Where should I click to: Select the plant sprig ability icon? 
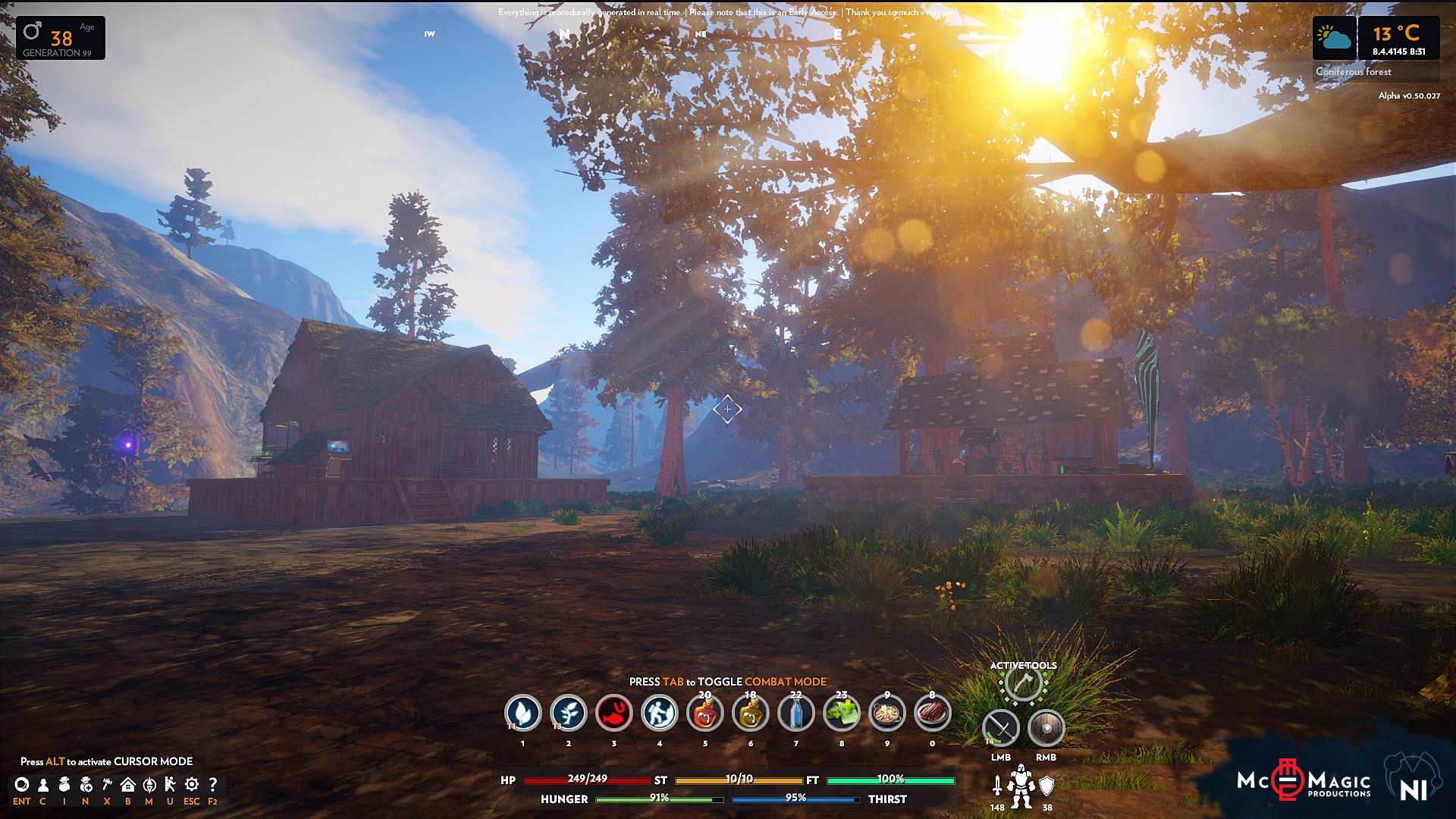pos(568,713)
